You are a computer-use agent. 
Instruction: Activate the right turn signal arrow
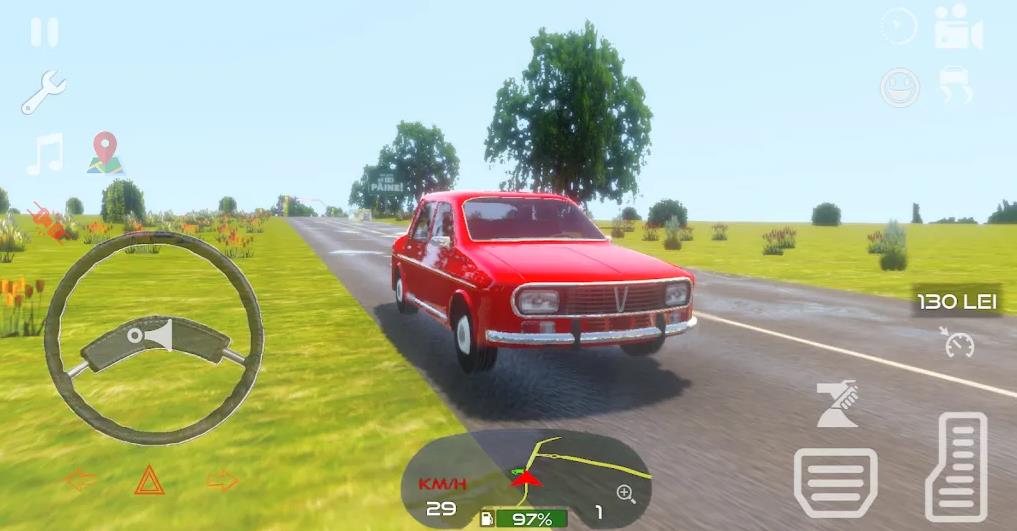point(222,480)
